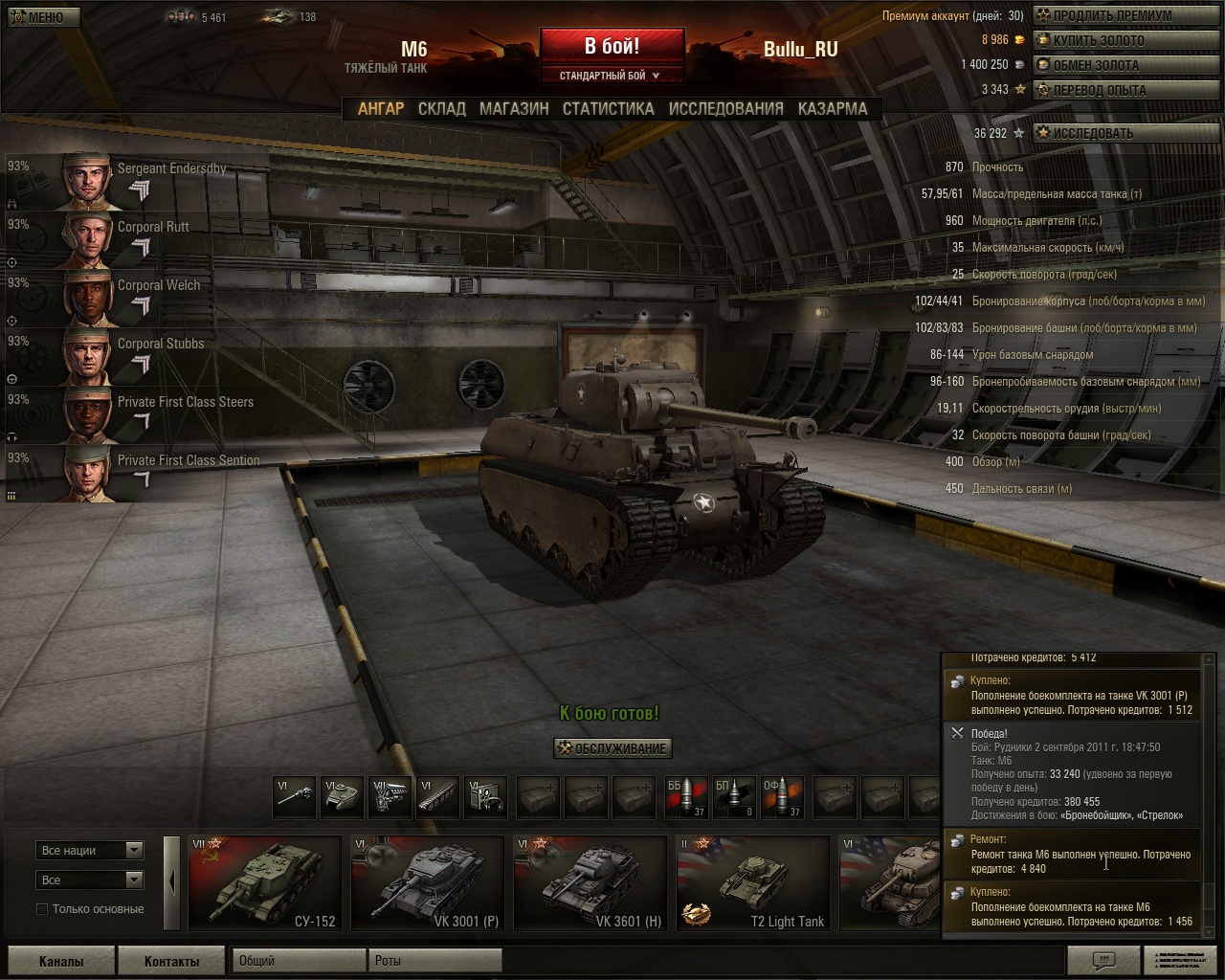Toggle Только основные checkbox
Image resolution: width=1225 pixels, height=980 pixels.
click(42, 909)
